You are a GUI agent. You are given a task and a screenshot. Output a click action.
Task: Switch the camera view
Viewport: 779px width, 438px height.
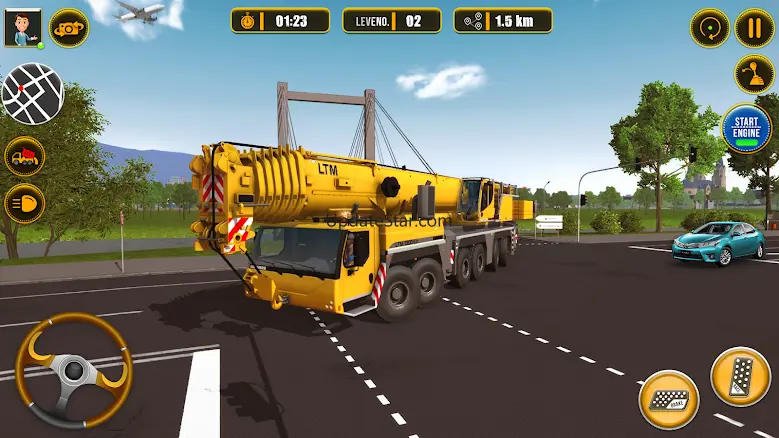tap(68, 27)
